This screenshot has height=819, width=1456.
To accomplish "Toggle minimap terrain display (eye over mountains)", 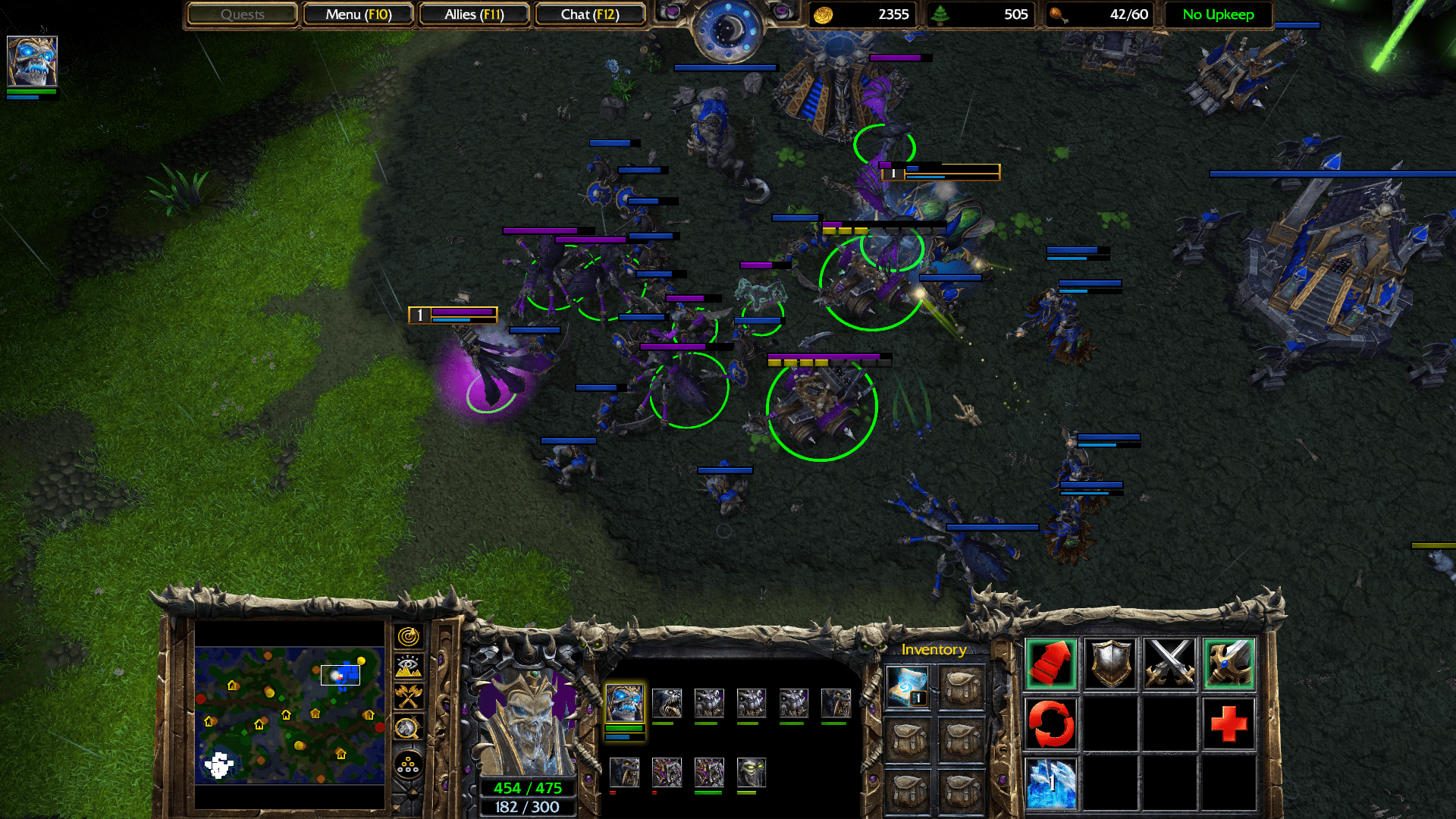I will click(x=408, y=667).
